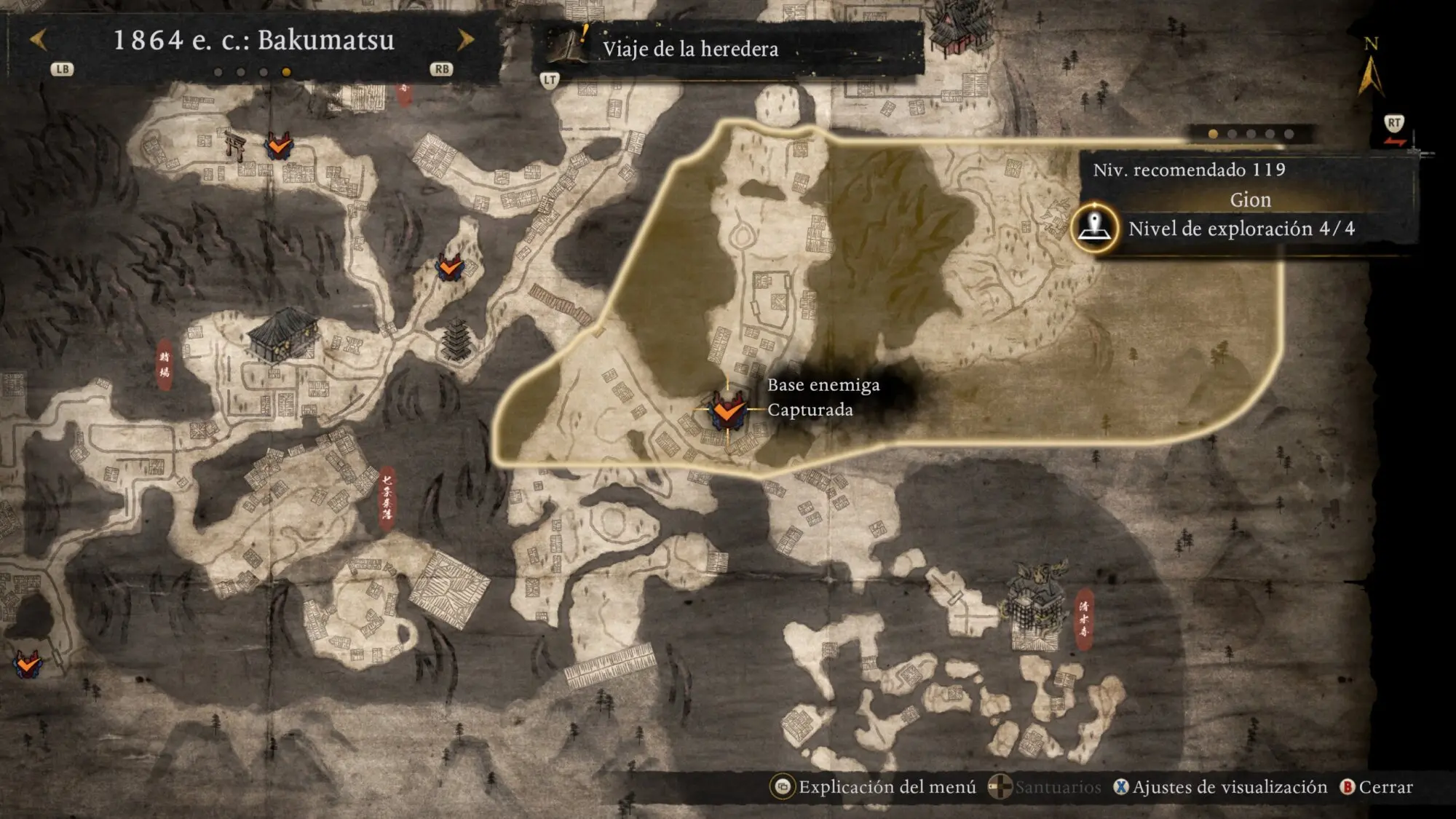Select the captured Base enemiga marker in Gion
The width and height of the screenshot is (1456, 819).
pyautogui.click(x=727, y=411)
